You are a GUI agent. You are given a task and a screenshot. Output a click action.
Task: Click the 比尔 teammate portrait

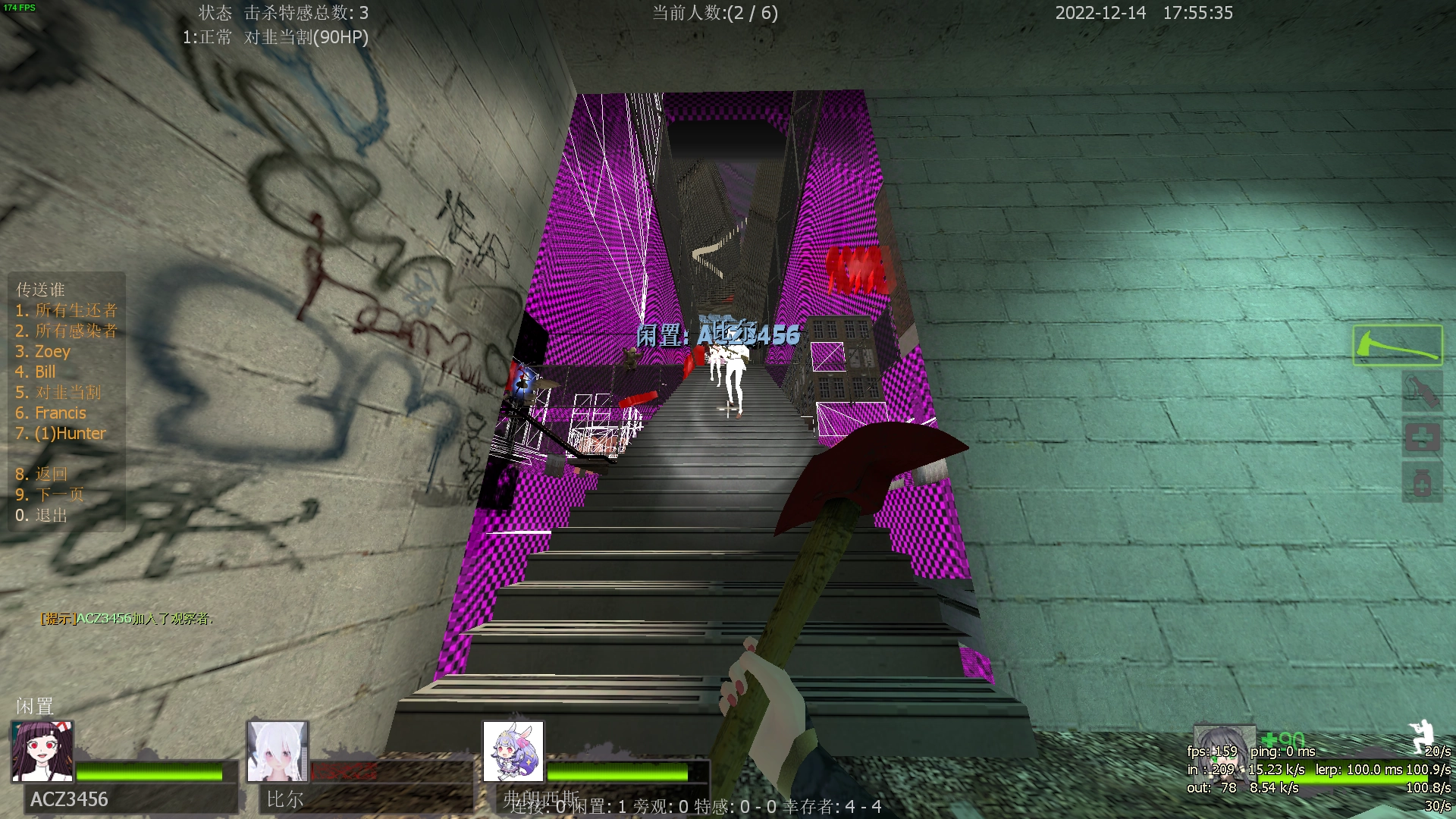(x=278, y=752)
